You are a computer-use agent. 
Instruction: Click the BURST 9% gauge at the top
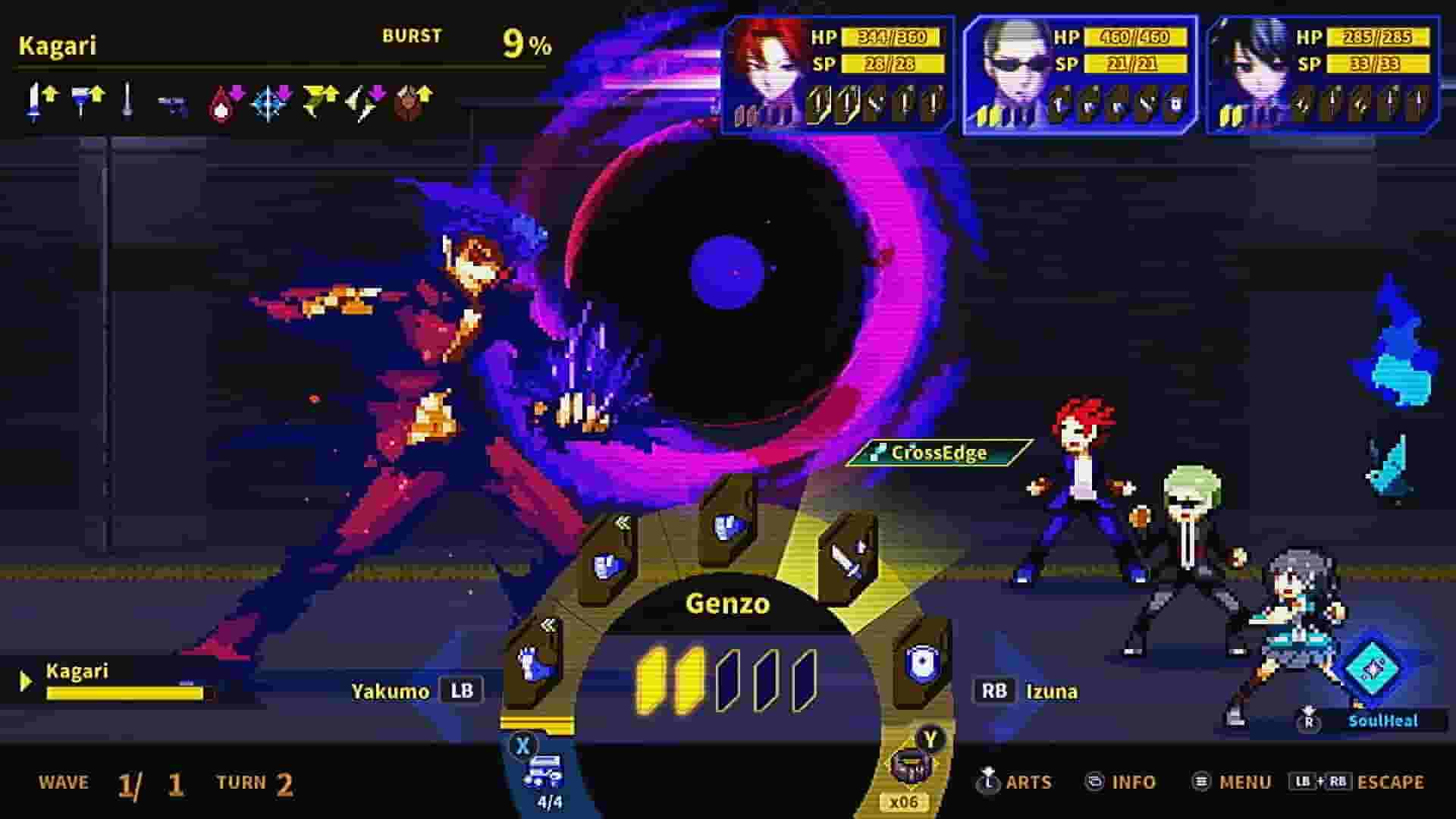[470, 38]
